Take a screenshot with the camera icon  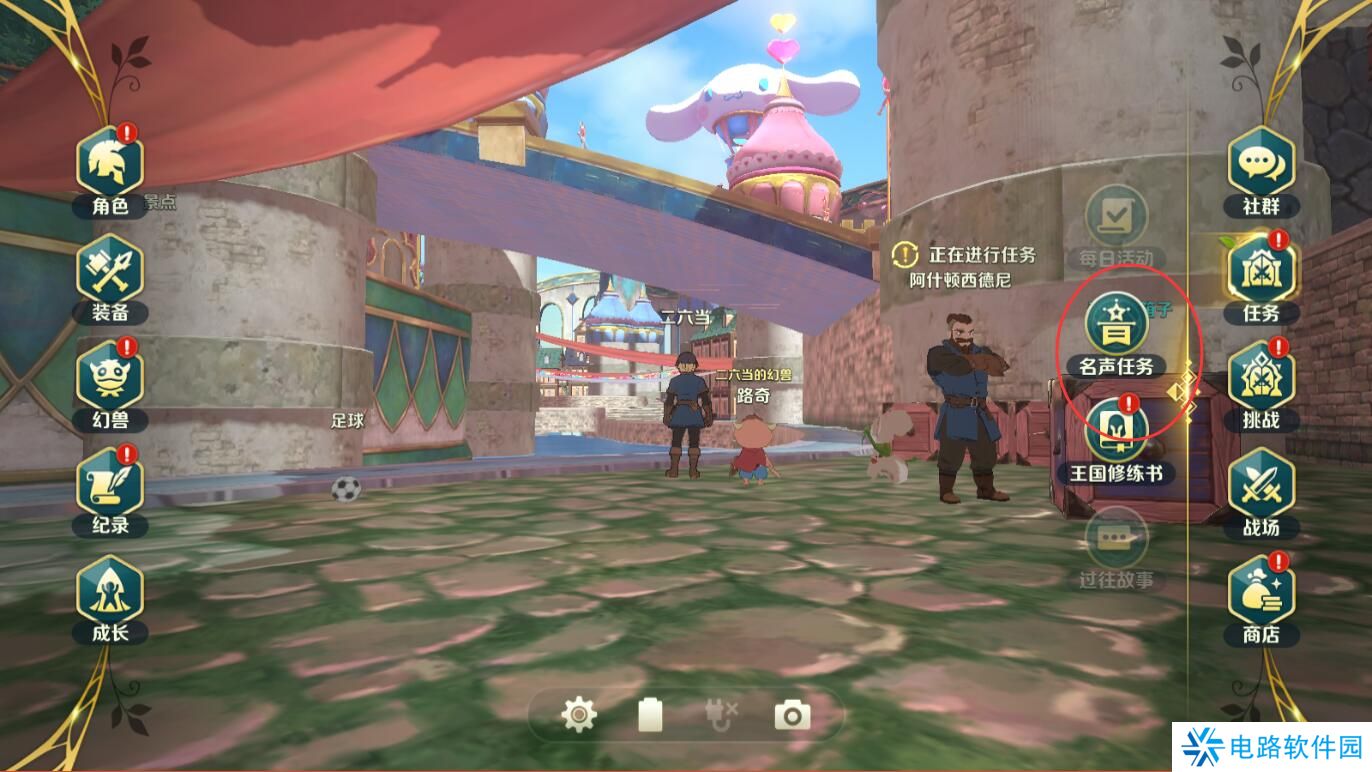(x=792, y=715)
